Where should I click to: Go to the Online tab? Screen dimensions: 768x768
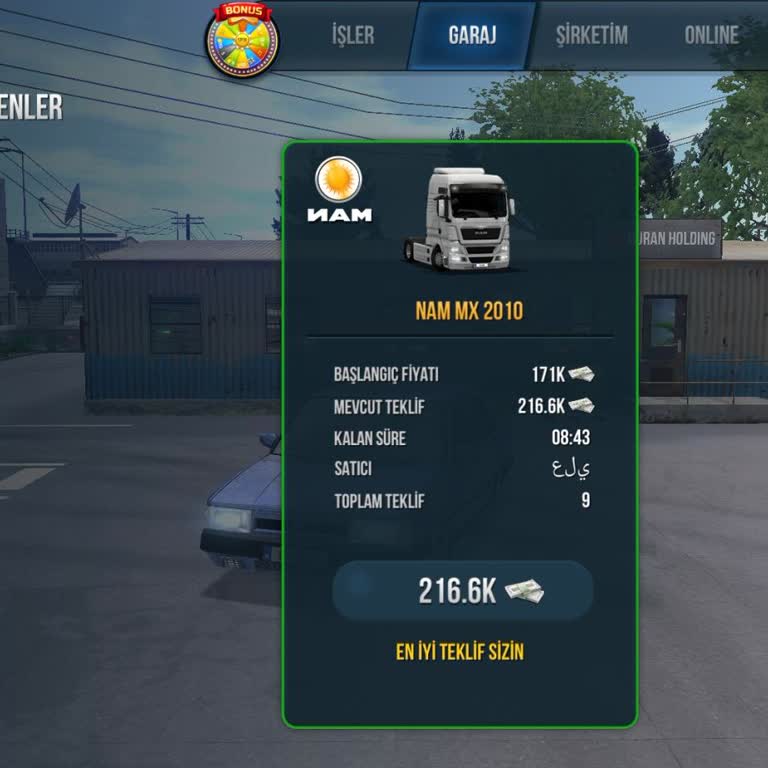pos(711,35)
